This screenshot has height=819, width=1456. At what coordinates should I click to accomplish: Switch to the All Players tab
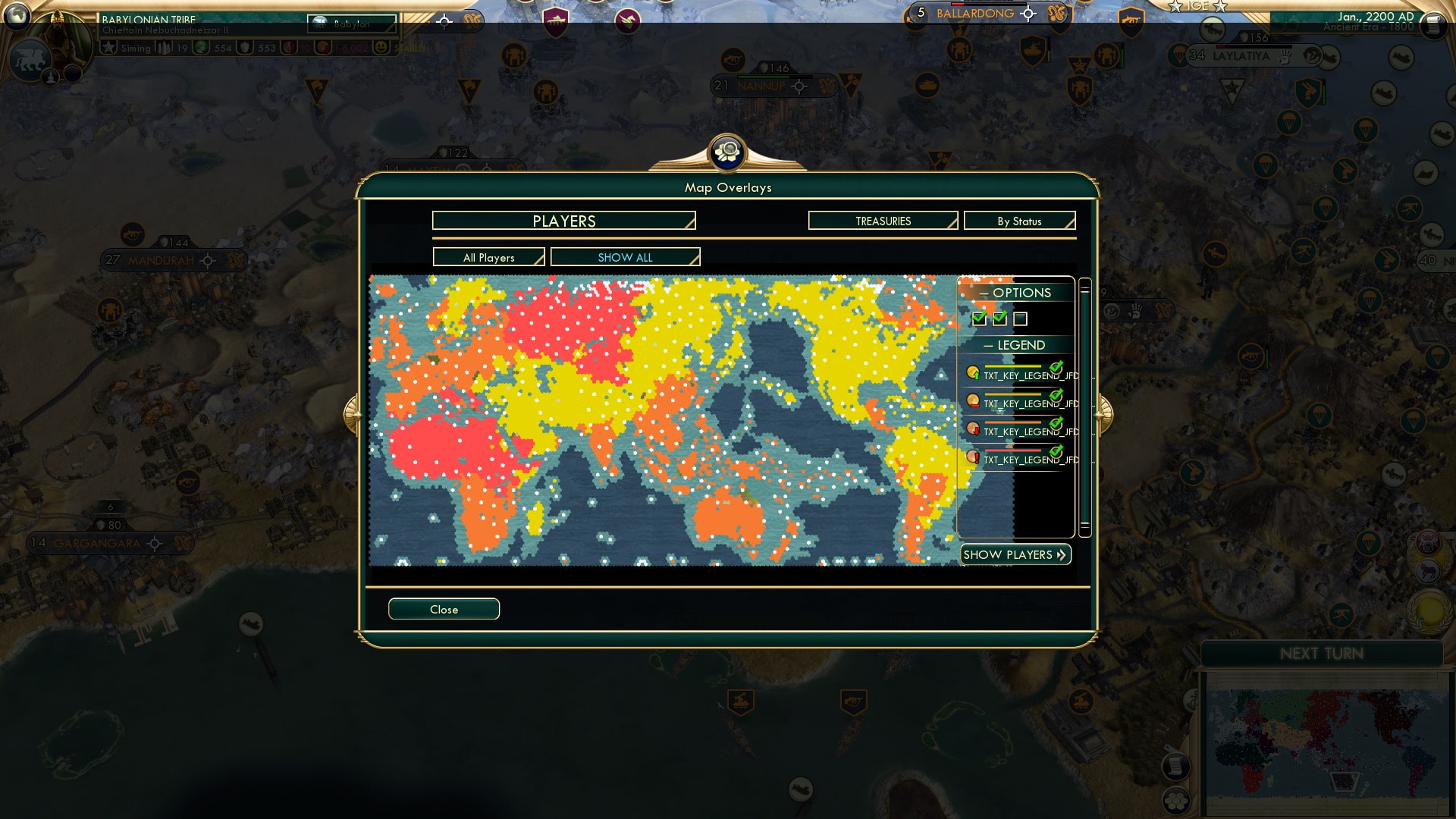tap(488, 257)
